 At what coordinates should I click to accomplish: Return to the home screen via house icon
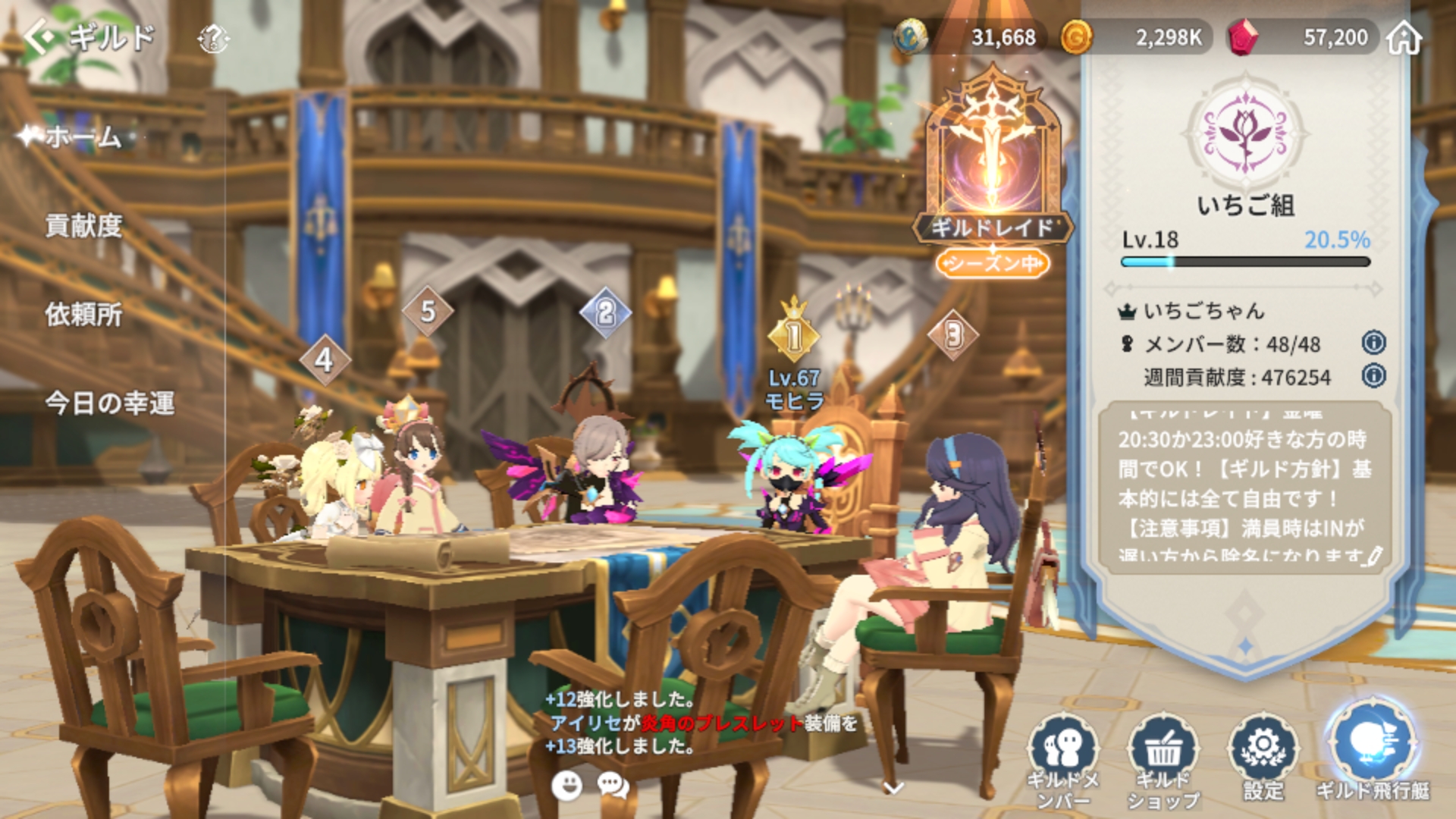pos(1404,38)
